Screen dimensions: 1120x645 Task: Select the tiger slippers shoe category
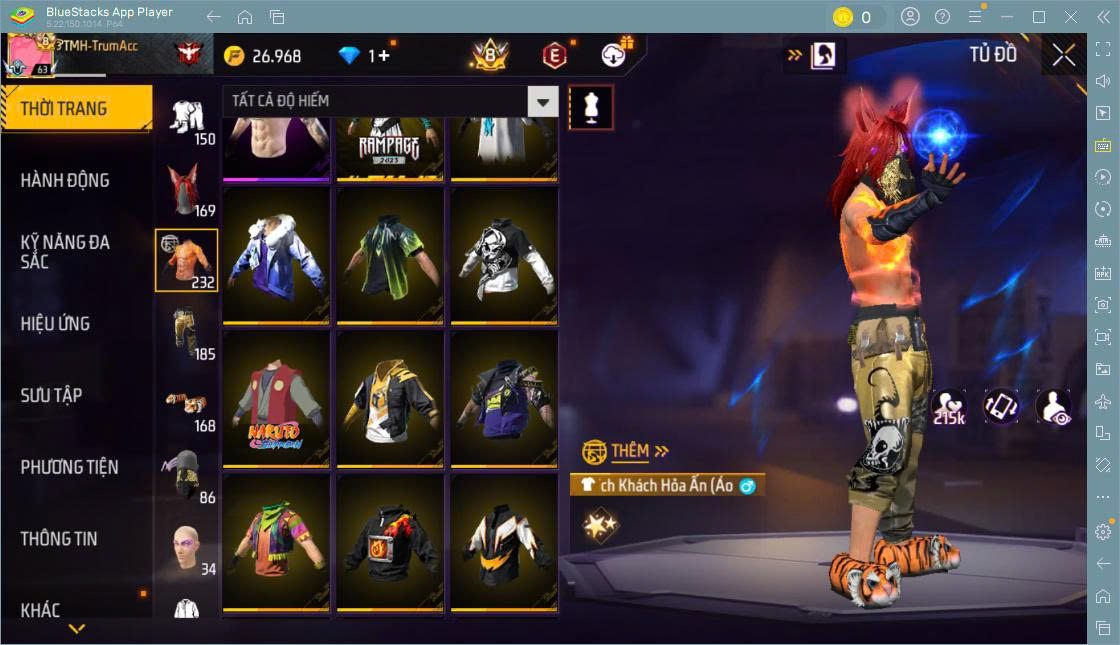click(187, 404)
